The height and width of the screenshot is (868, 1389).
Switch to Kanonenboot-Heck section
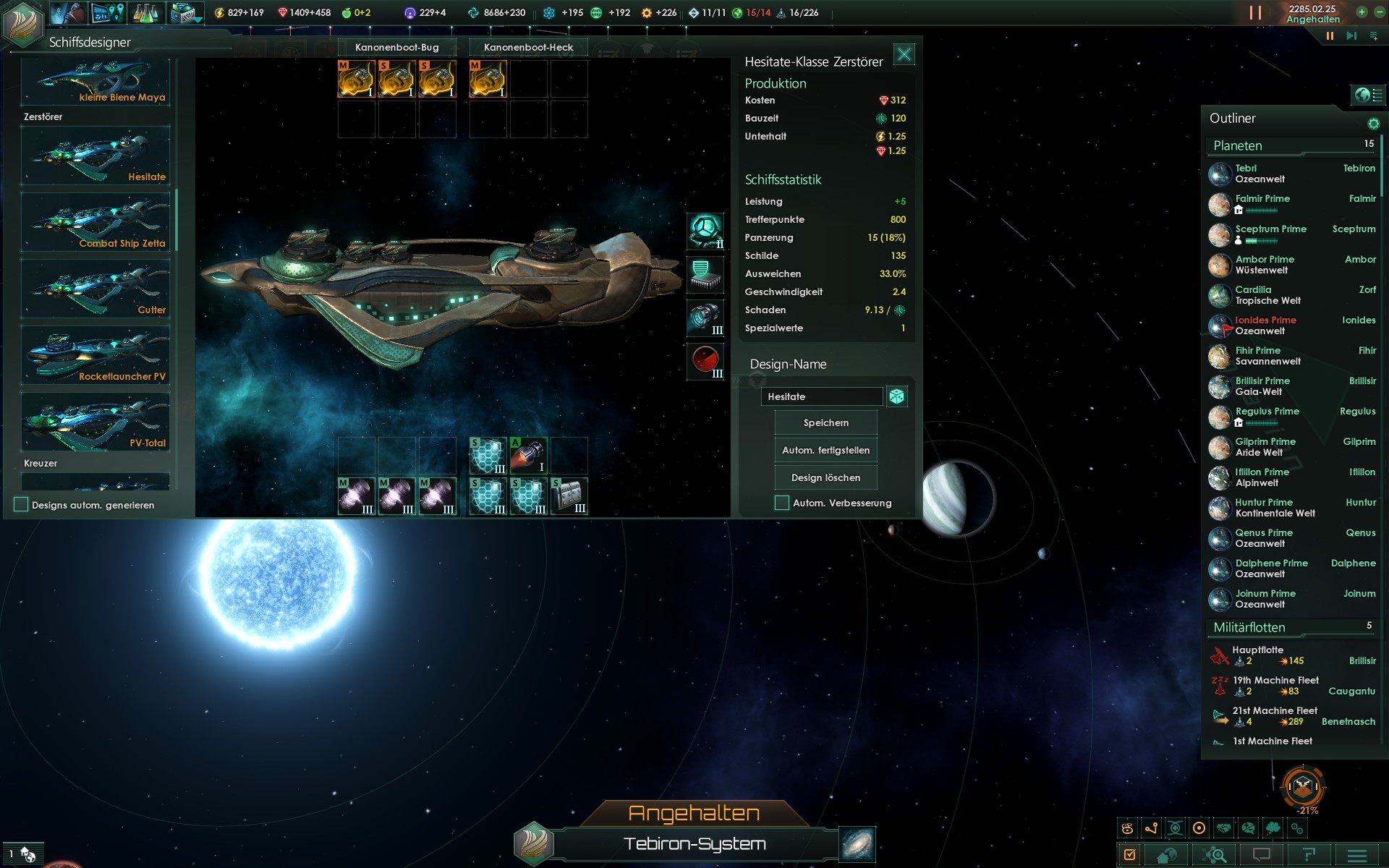[528, 47]
